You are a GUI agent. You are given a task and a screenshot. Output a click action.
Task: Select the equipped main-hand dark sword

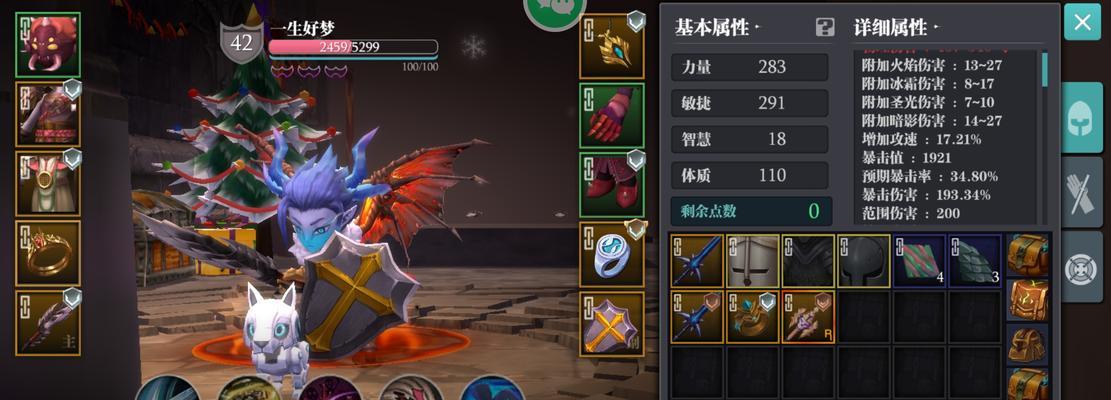tap(48, 322)
